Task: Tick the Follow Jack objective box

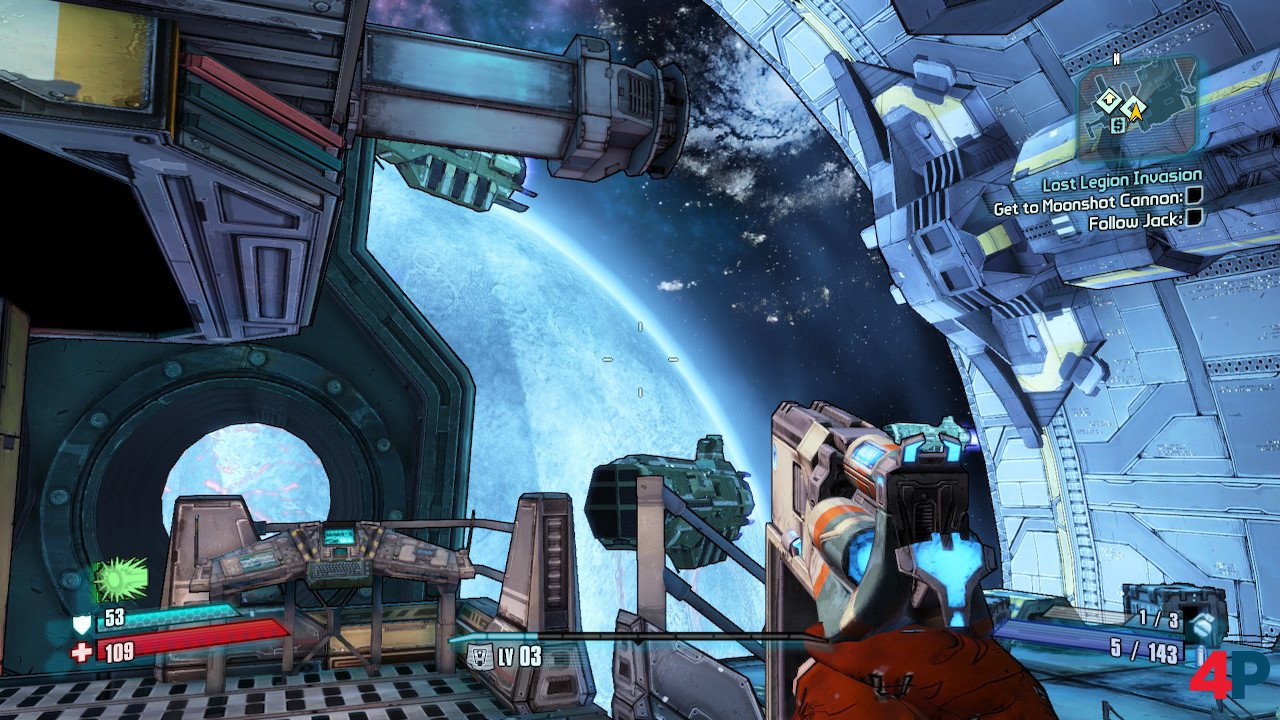Action: pyautogui.click(x=1193, y=218)
